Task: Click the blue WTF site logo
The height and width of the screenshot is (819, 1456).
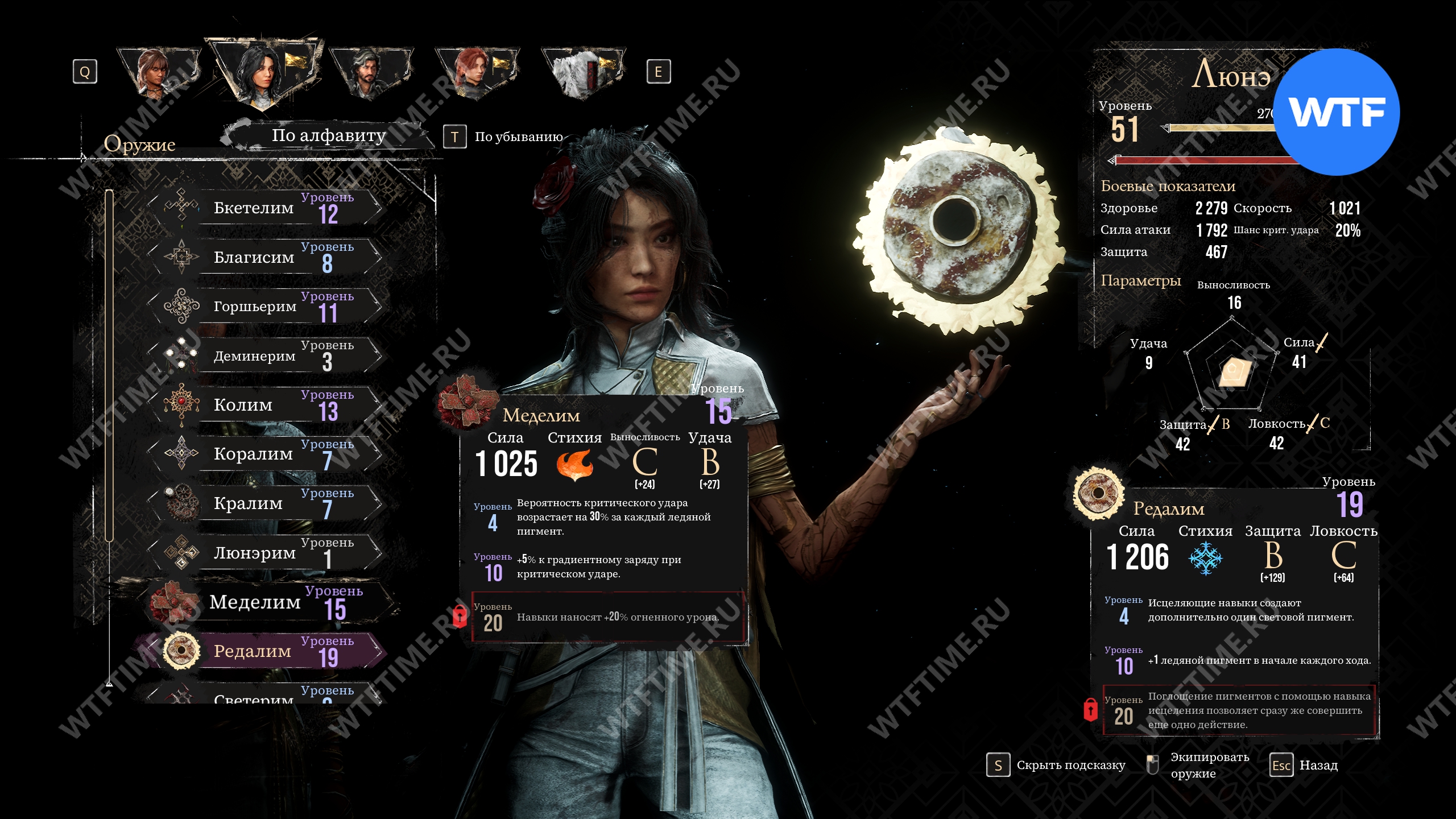Action: point(1336,112)
